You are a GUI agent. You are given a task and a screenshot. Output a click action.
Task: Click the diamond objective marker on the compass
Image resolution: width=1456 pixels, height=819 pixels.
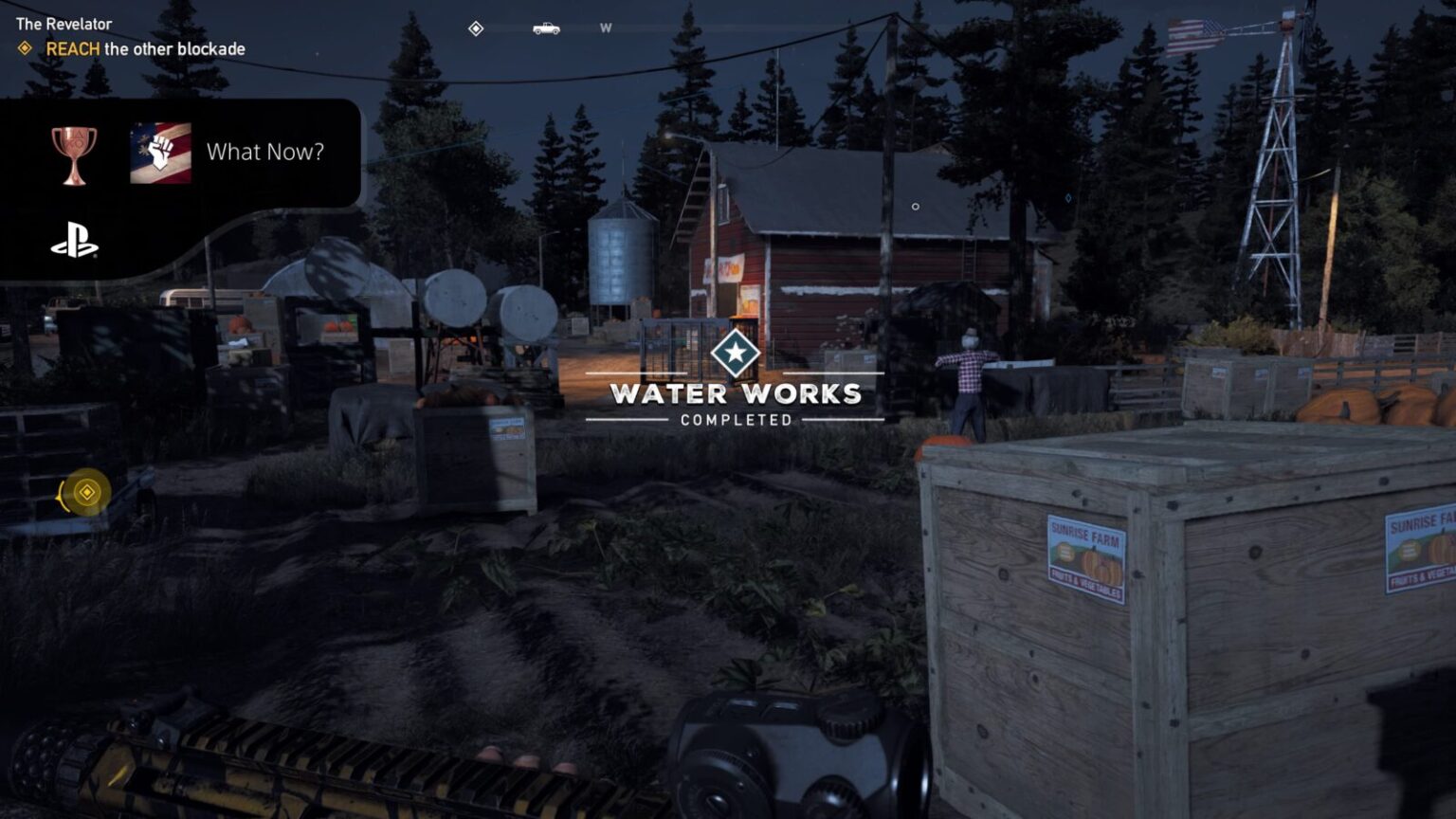pos(474,28)
